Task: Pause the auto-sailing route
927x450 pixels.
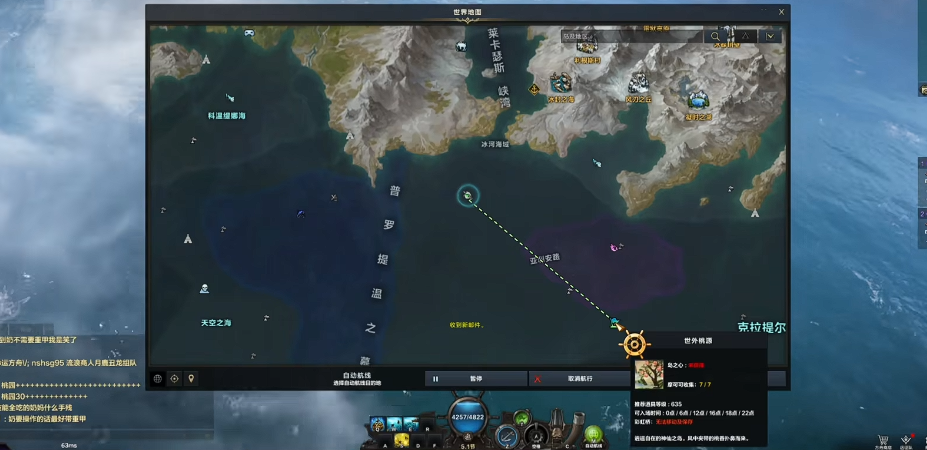Action: point(476,379)
